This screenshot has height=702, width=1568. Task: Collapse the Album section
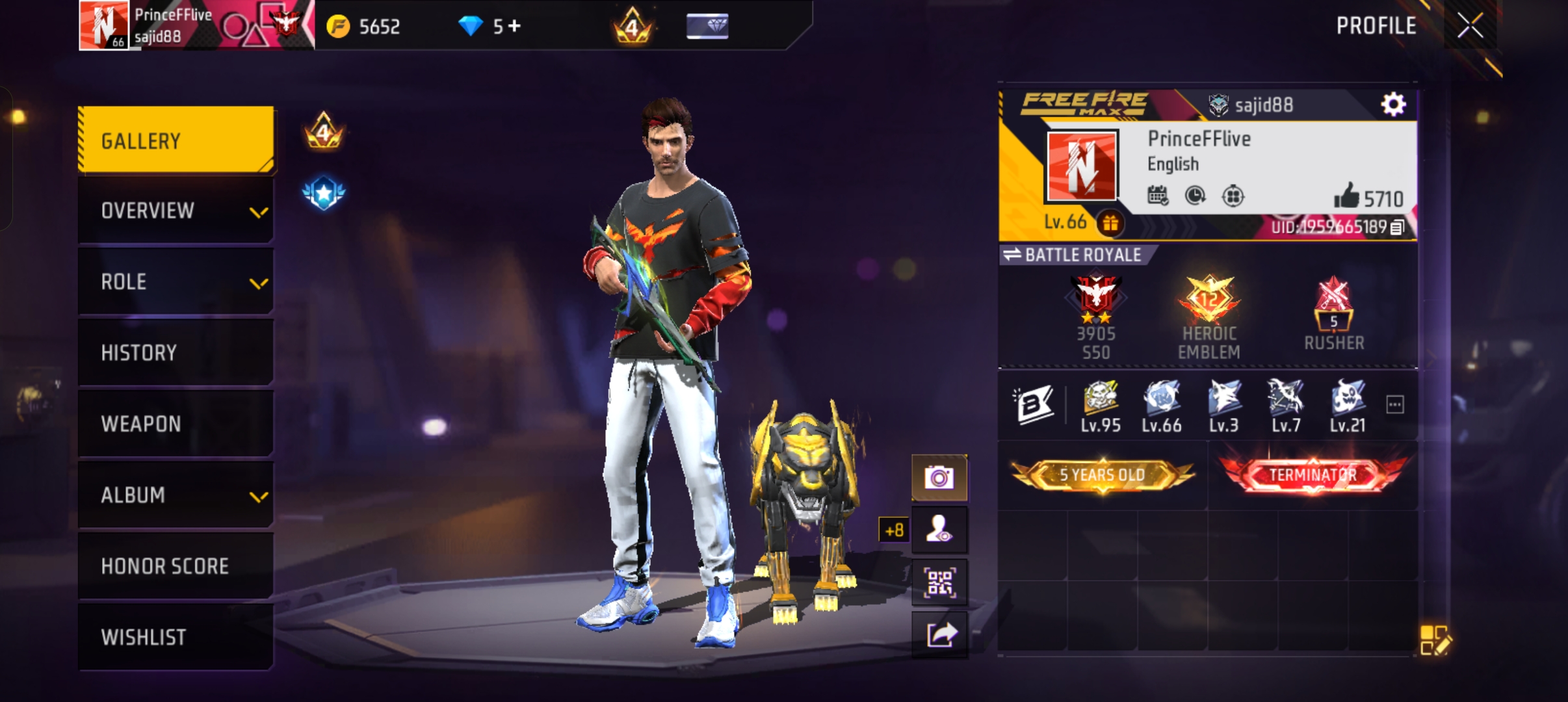click(x=176, y=495)
